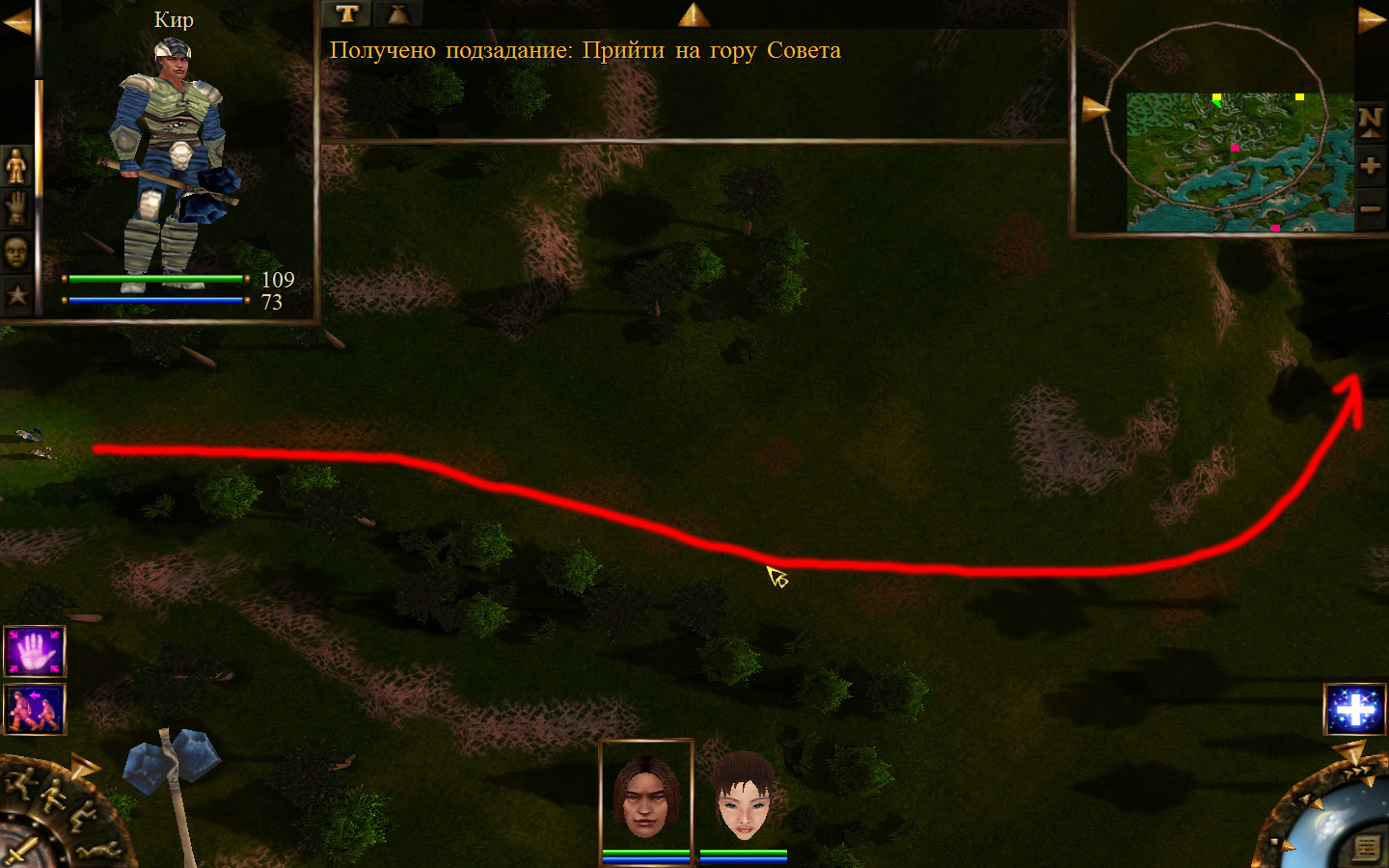This screenshot has height=868, width=1389.
Task: Activate the purple open-hand skill icon
Action: 35,651
